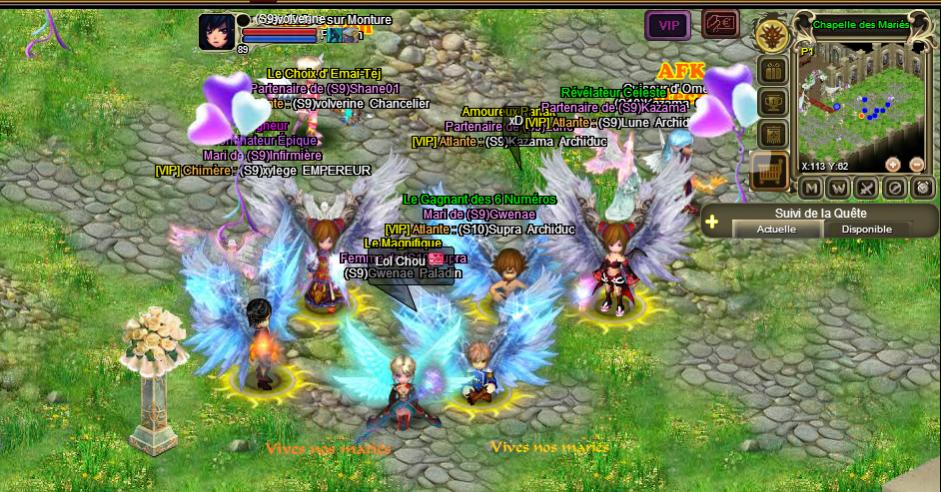The image size is (941, 492).
Task: Click the circle-slash button under the minimap
Action: click(x=895, y=188)
